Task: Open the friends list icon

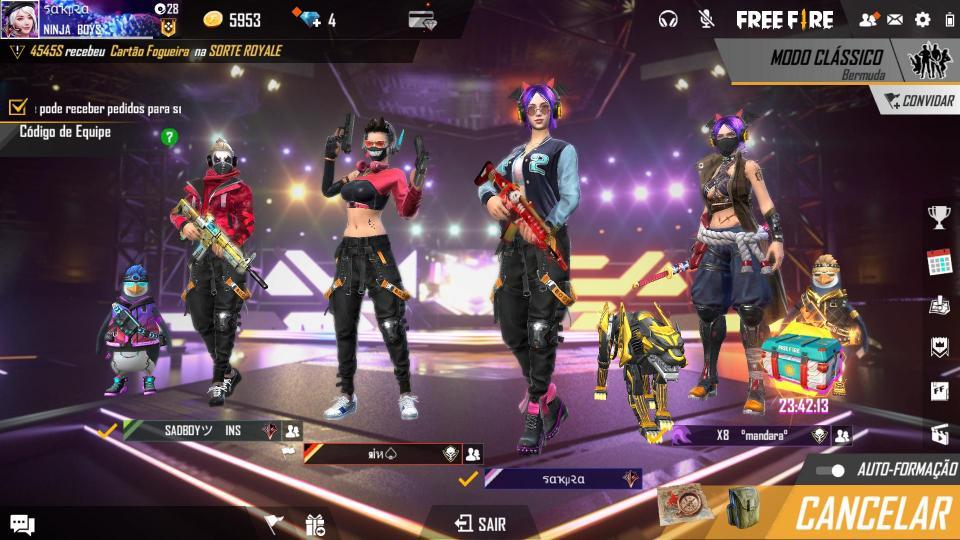Action: point(867,19)
